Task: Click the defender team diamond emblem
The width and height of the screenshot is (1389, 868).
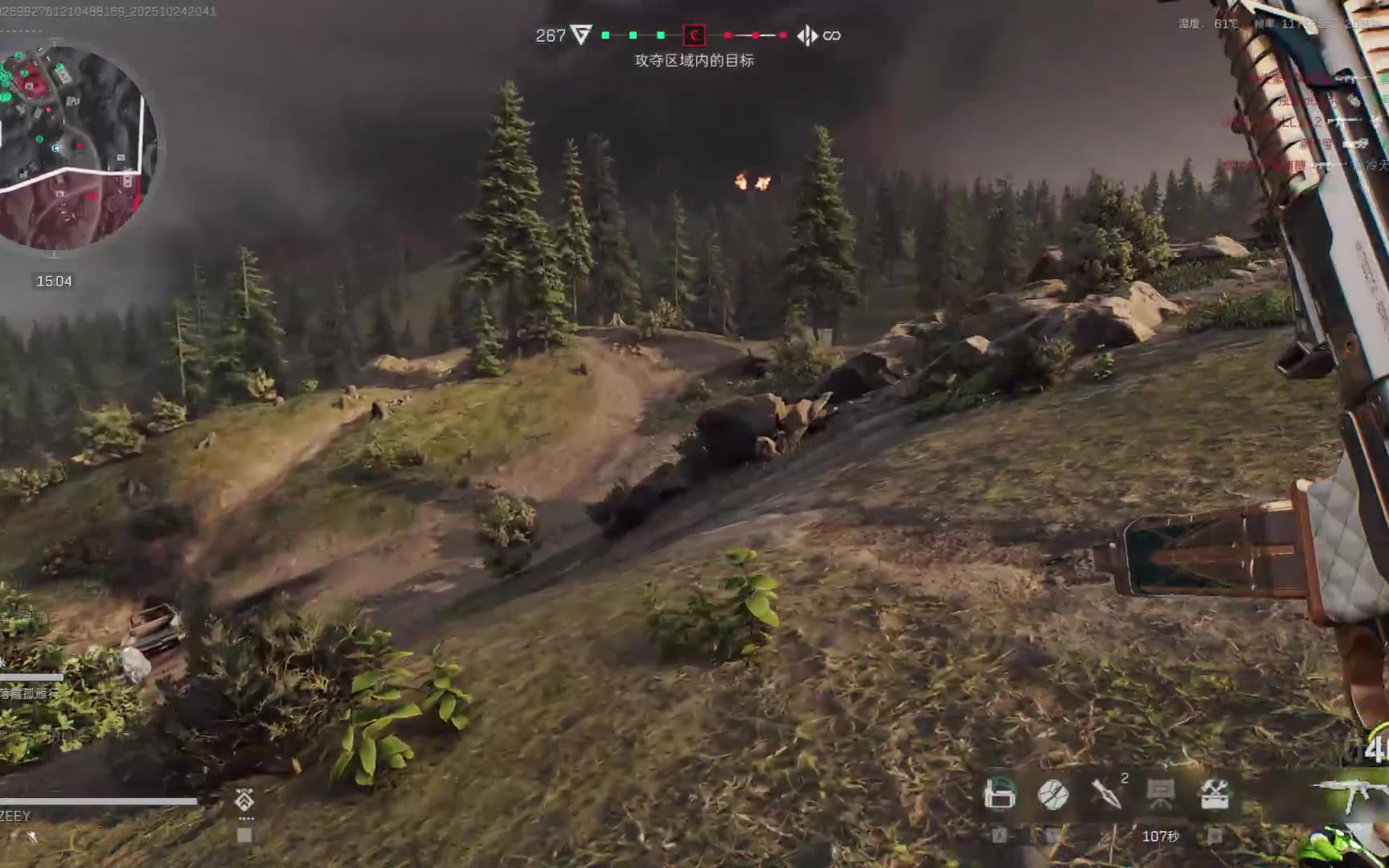Action: (807, 35)
